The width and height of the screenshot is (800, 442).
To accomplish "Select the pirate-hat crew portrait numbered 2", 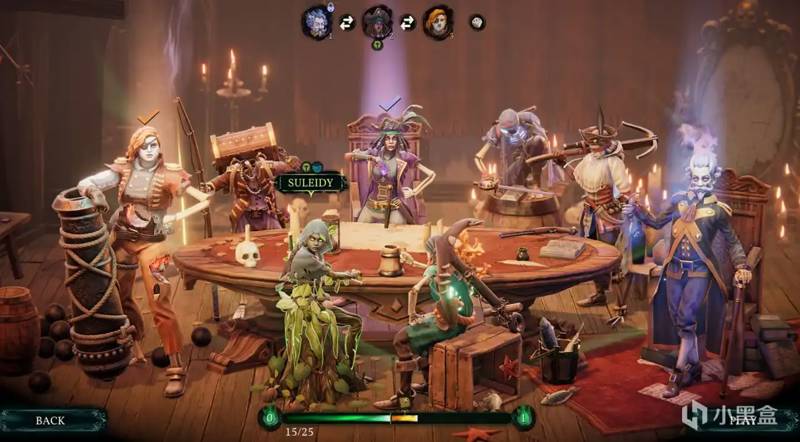I will point(377,21).
